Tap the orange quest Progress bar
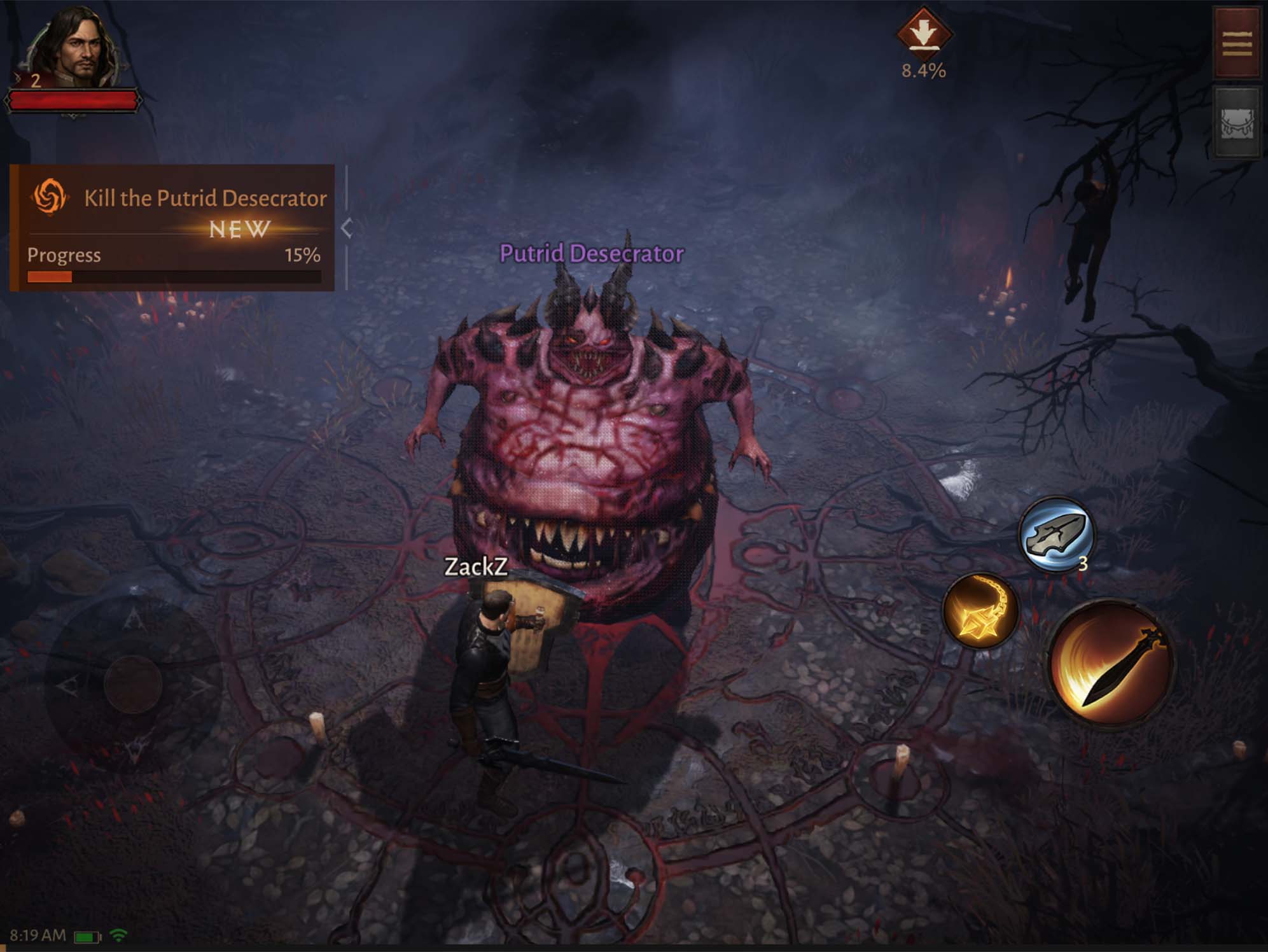The image size is (1268, 952). (172, 275)
